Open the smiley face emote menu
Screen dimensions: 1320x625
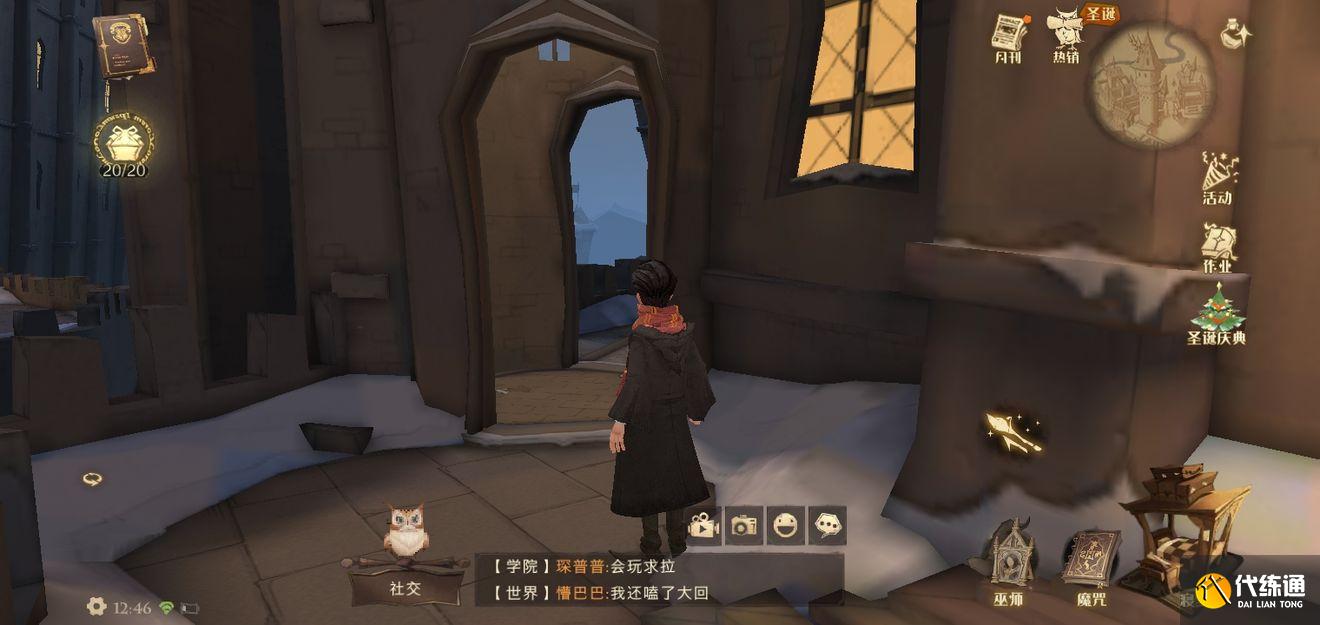[786, 525]
